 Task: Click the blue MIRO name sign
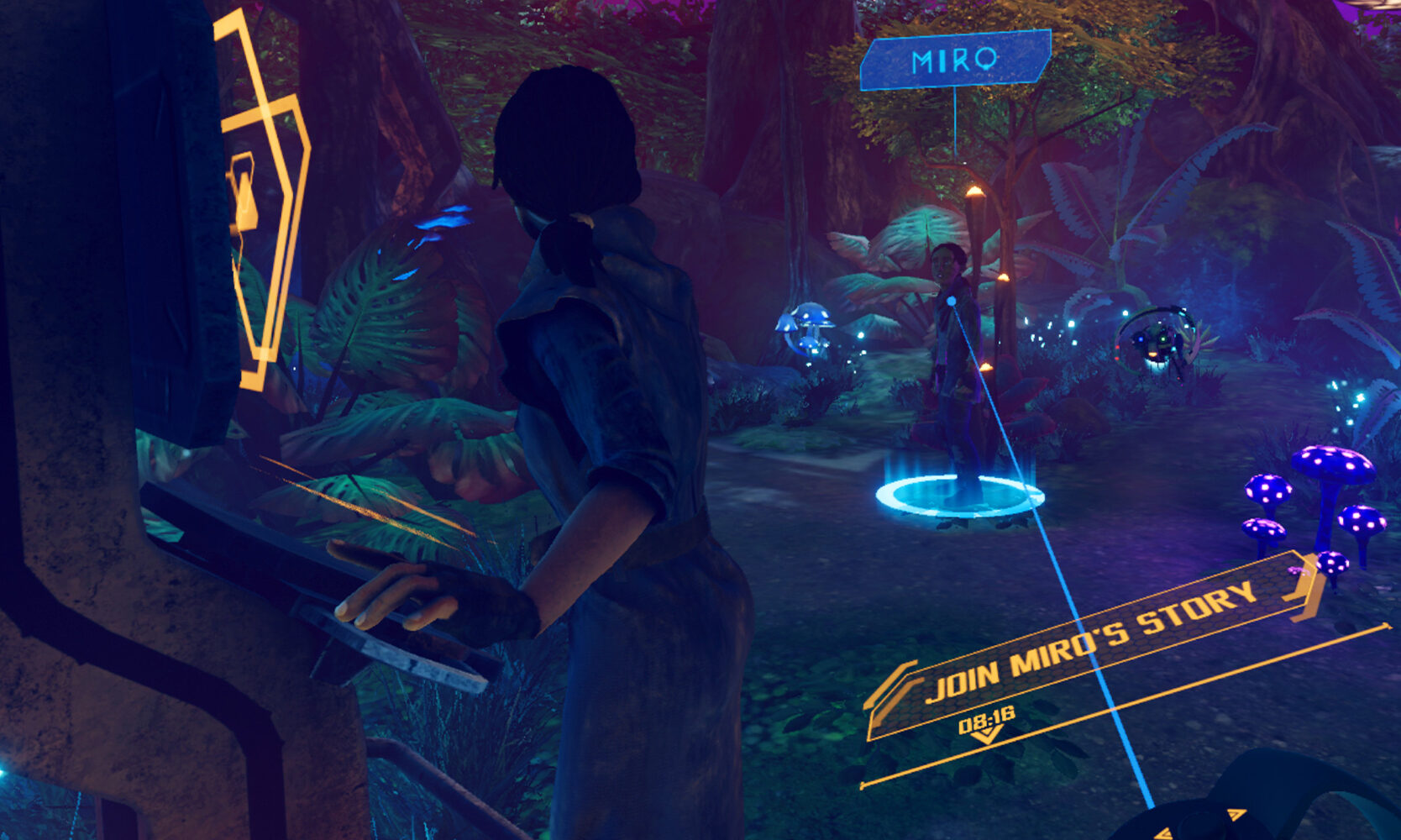click(955, 60)
